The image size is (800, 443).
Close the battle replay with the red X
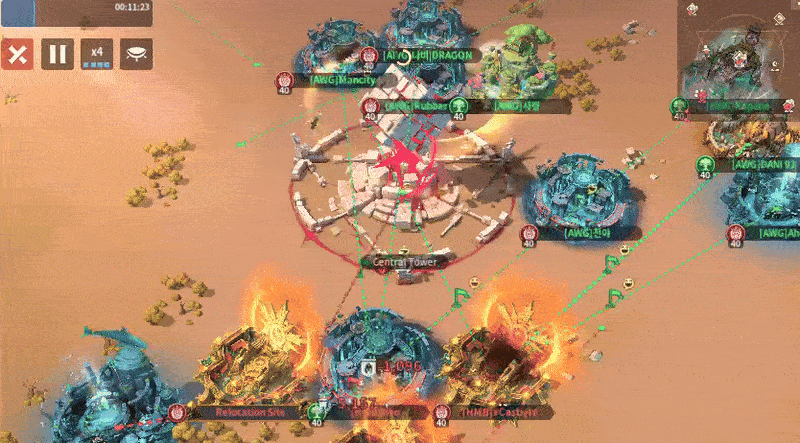click(x=16, y=53)
